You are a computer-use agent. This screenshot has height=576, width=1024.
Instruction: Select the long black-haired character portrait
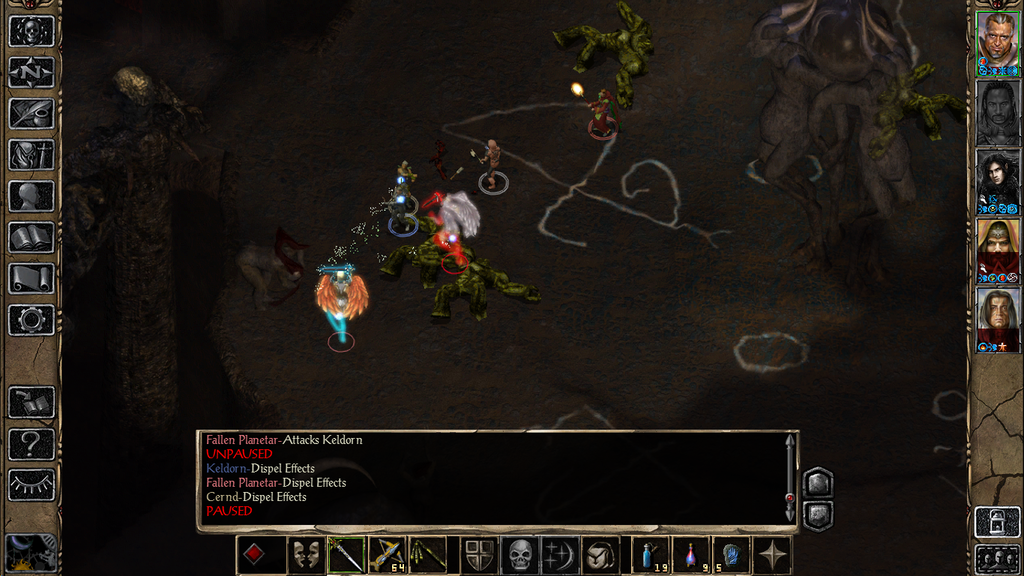[997, 180]
